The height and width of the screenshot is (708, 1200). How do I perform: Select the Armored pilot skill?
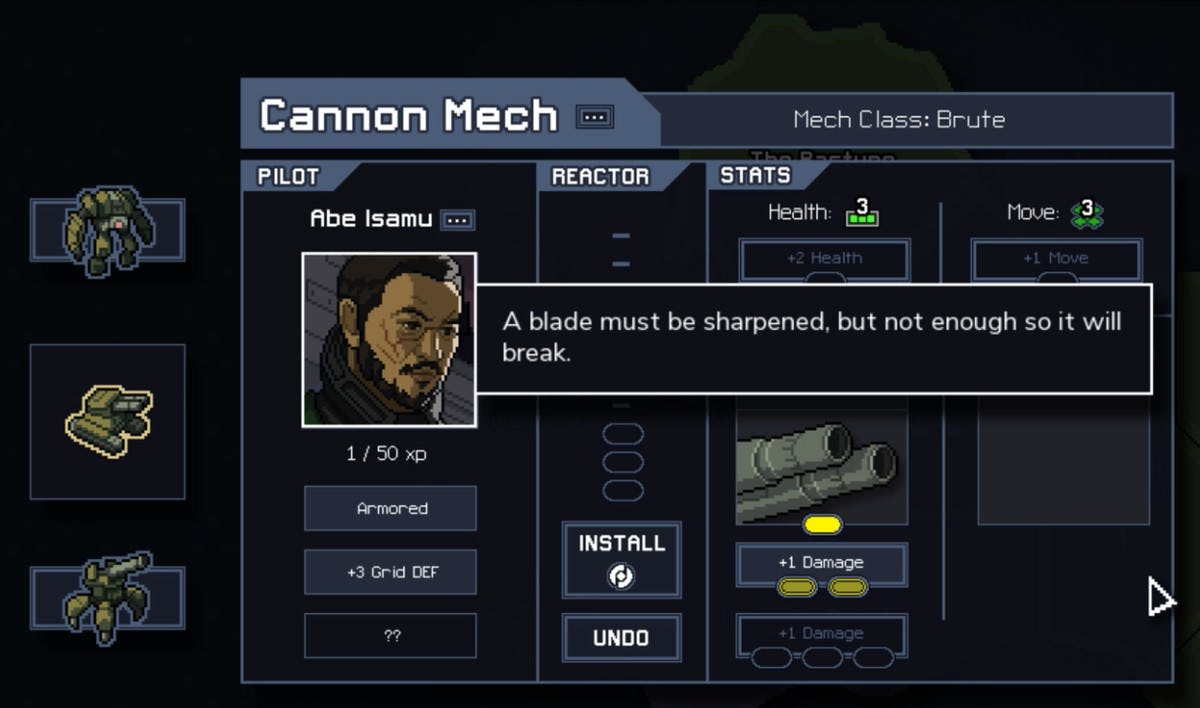click(391, 508)
